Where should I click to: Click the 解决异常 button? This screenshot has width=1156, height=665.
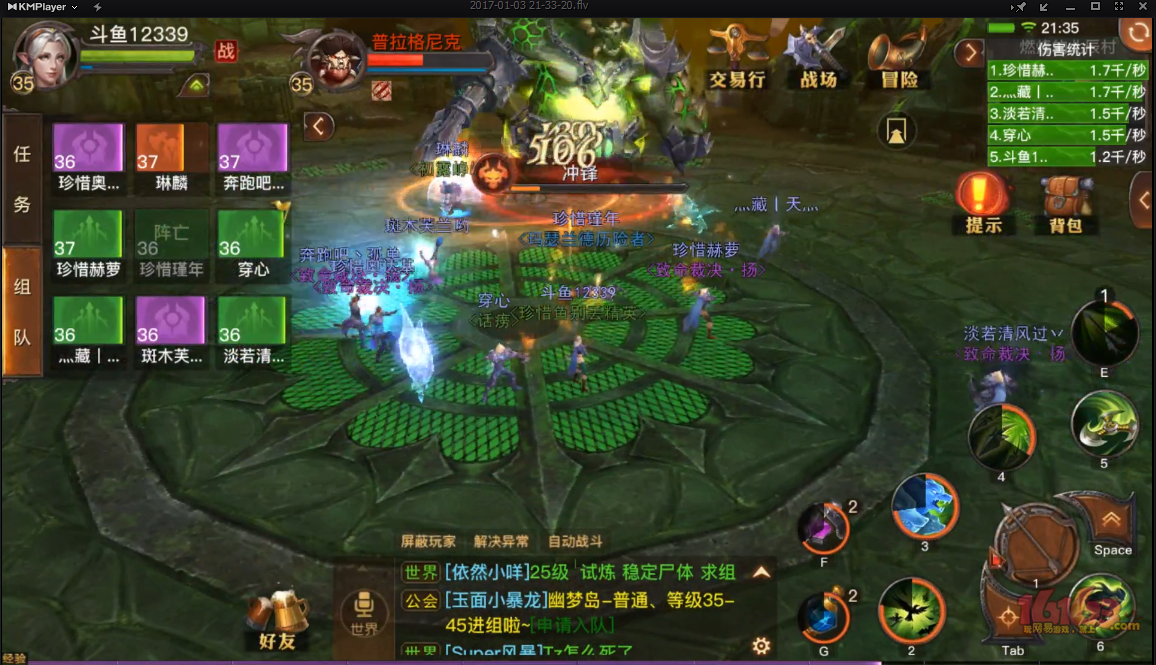click(501, 541)
